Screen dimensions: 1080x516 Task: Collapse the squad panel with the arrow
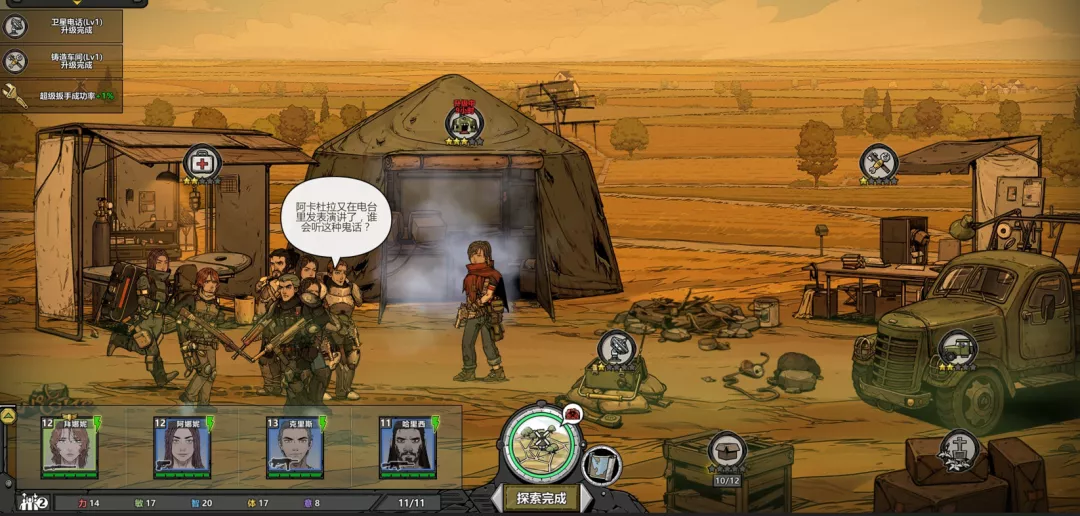tap(7, 415)
